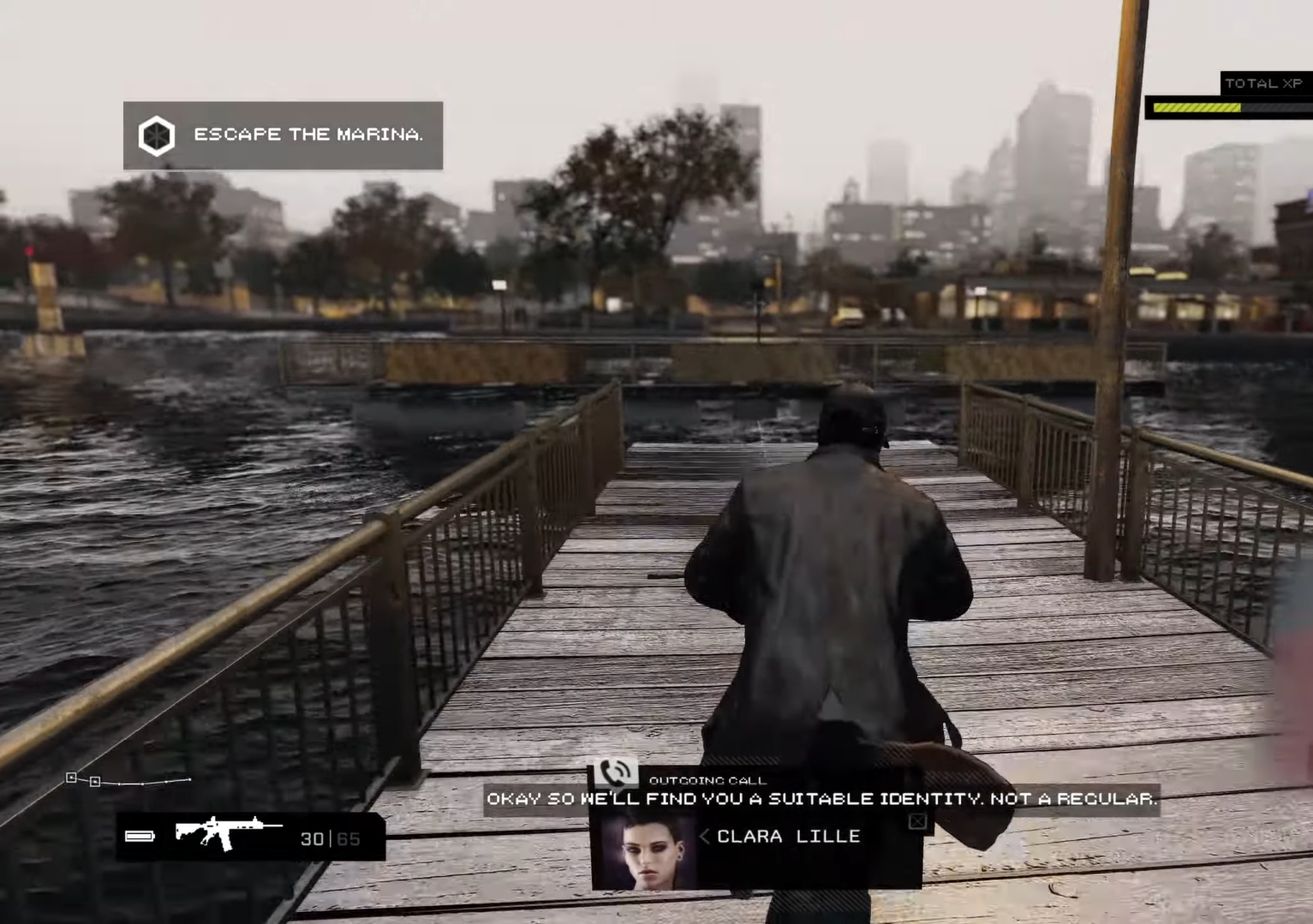Click the phone handset icon on the call popup
Screen dimensions: 1313x924
pyautogui.click(x=616, y=772)
